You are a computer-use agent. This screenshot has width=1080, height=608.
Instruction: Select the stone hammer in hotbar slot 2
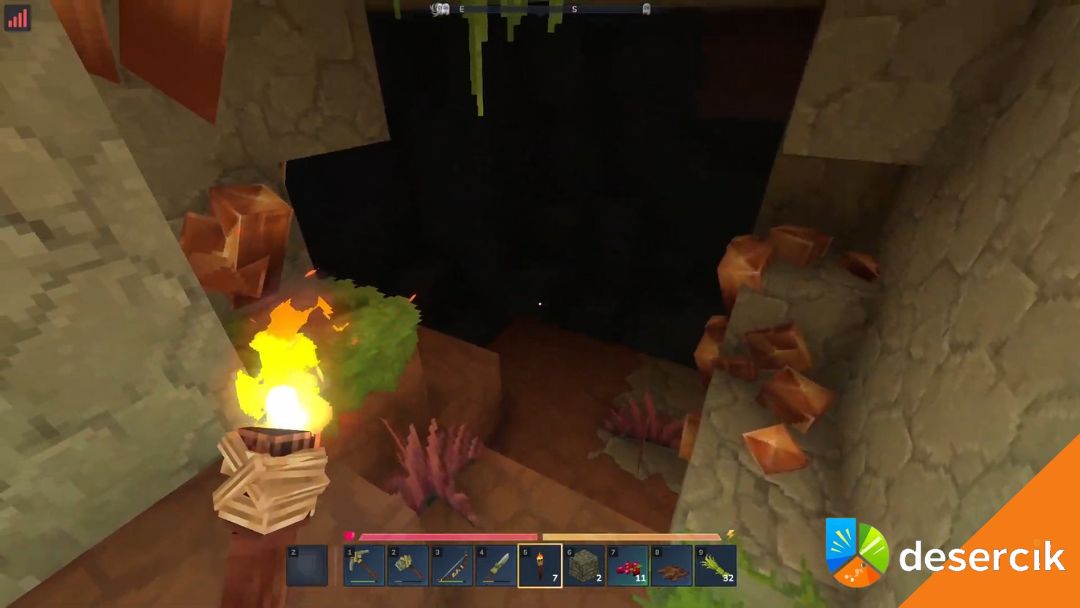pos(408,565)
